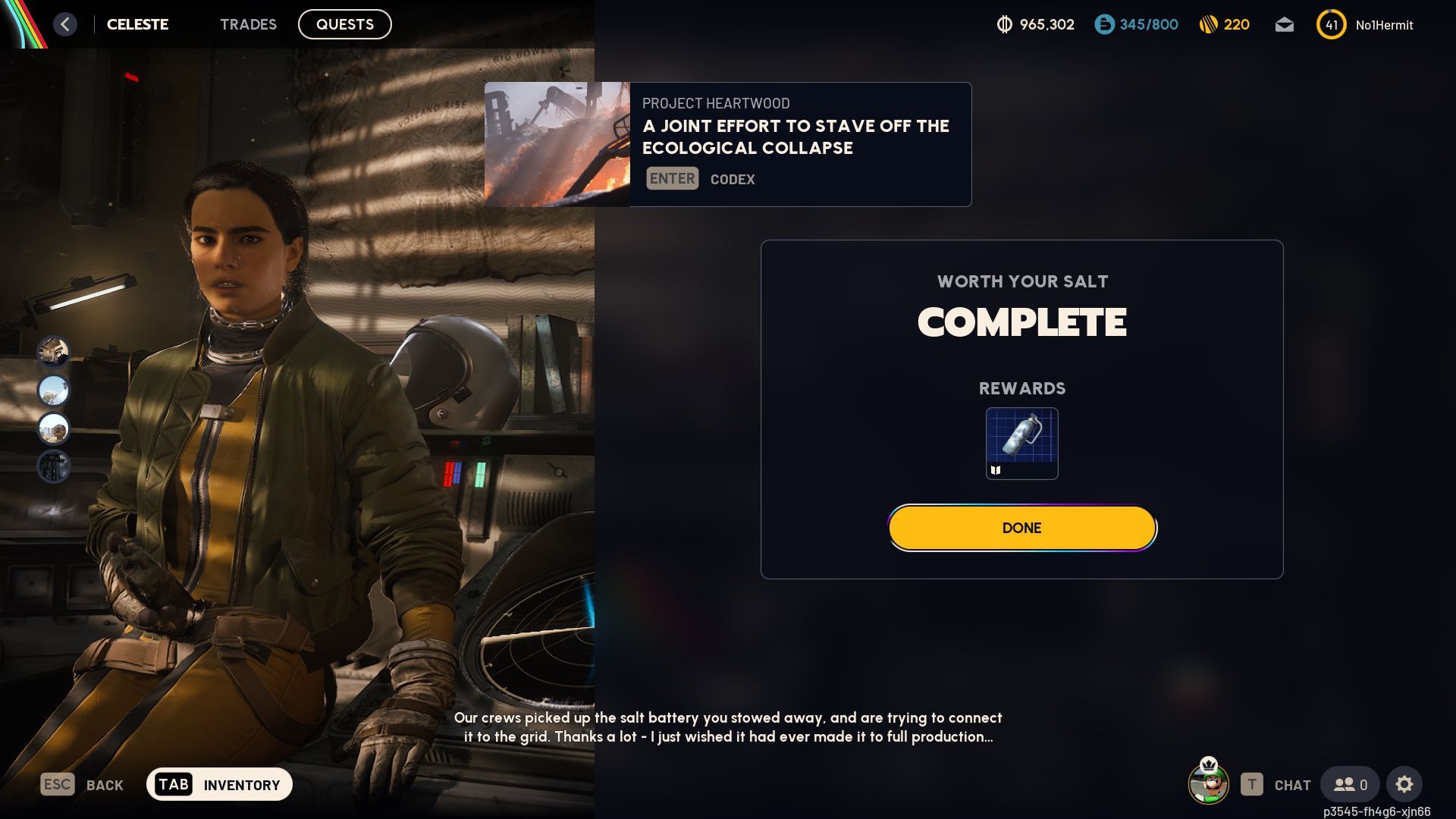Switch to the Trades tab

248,24
